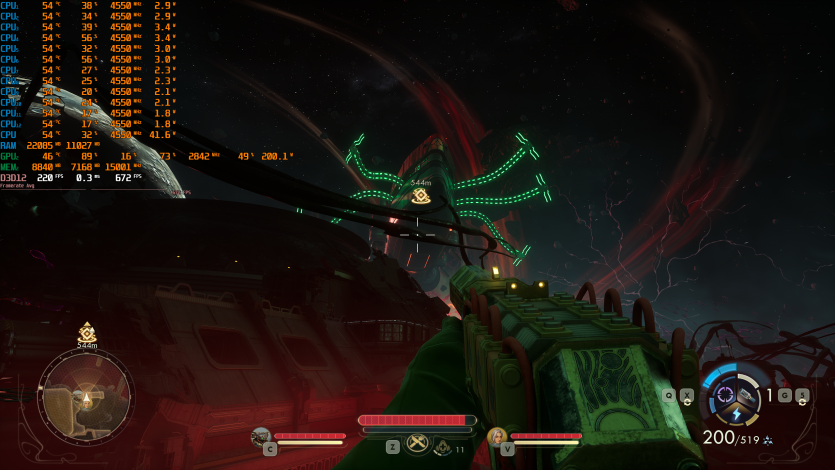835x470 pixels.
Task: Select the white-haired companion portrait
Action: [x=497, y=436]
